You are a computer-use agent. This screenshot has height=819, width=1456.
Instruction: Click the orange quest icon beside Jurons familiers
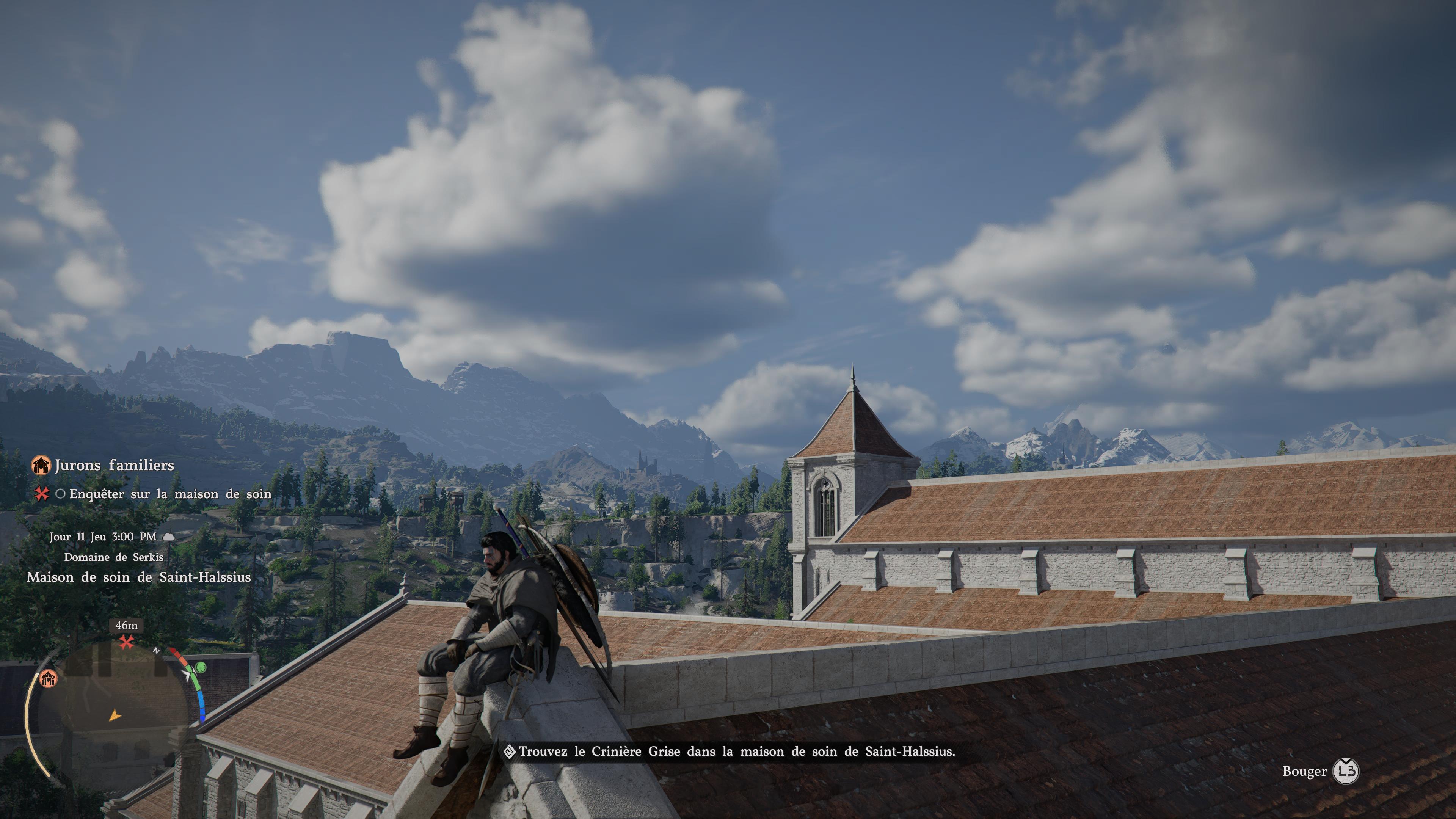[41, 465]
